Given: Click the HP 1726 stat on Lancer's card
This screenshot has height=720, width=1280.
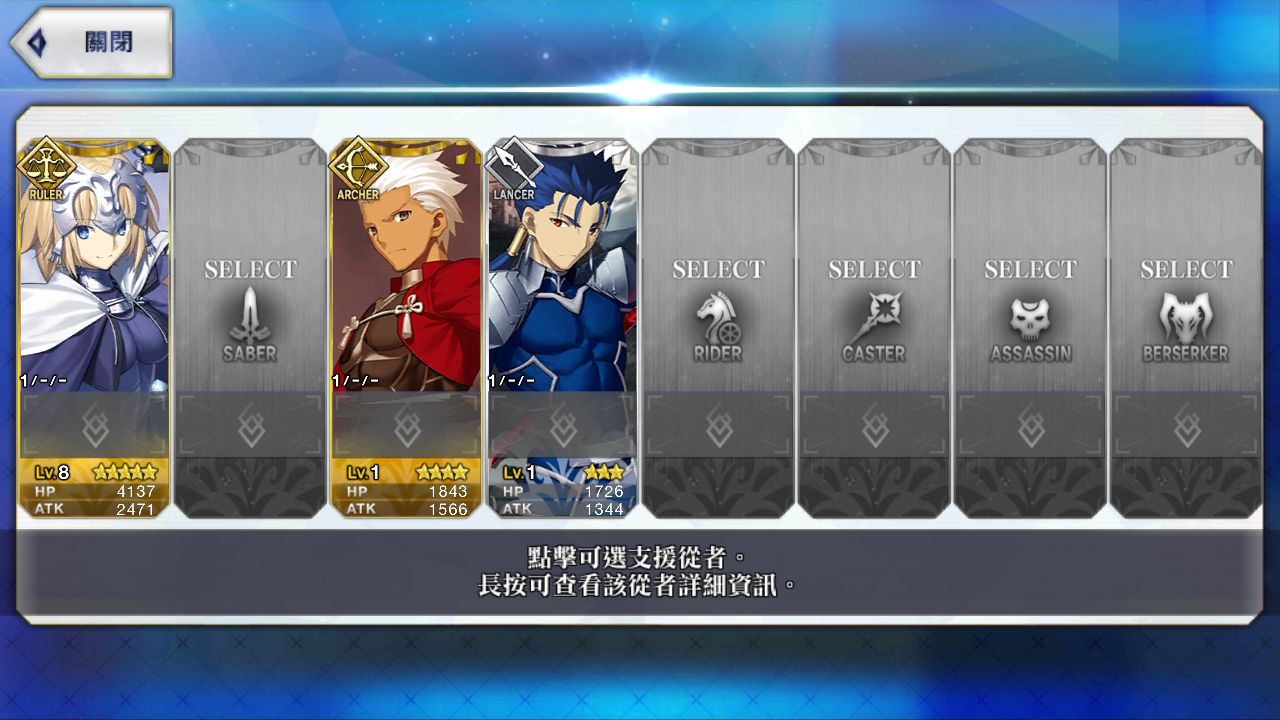Looking at the screenshot, I should pyautogui.click(x=565, y=491).
